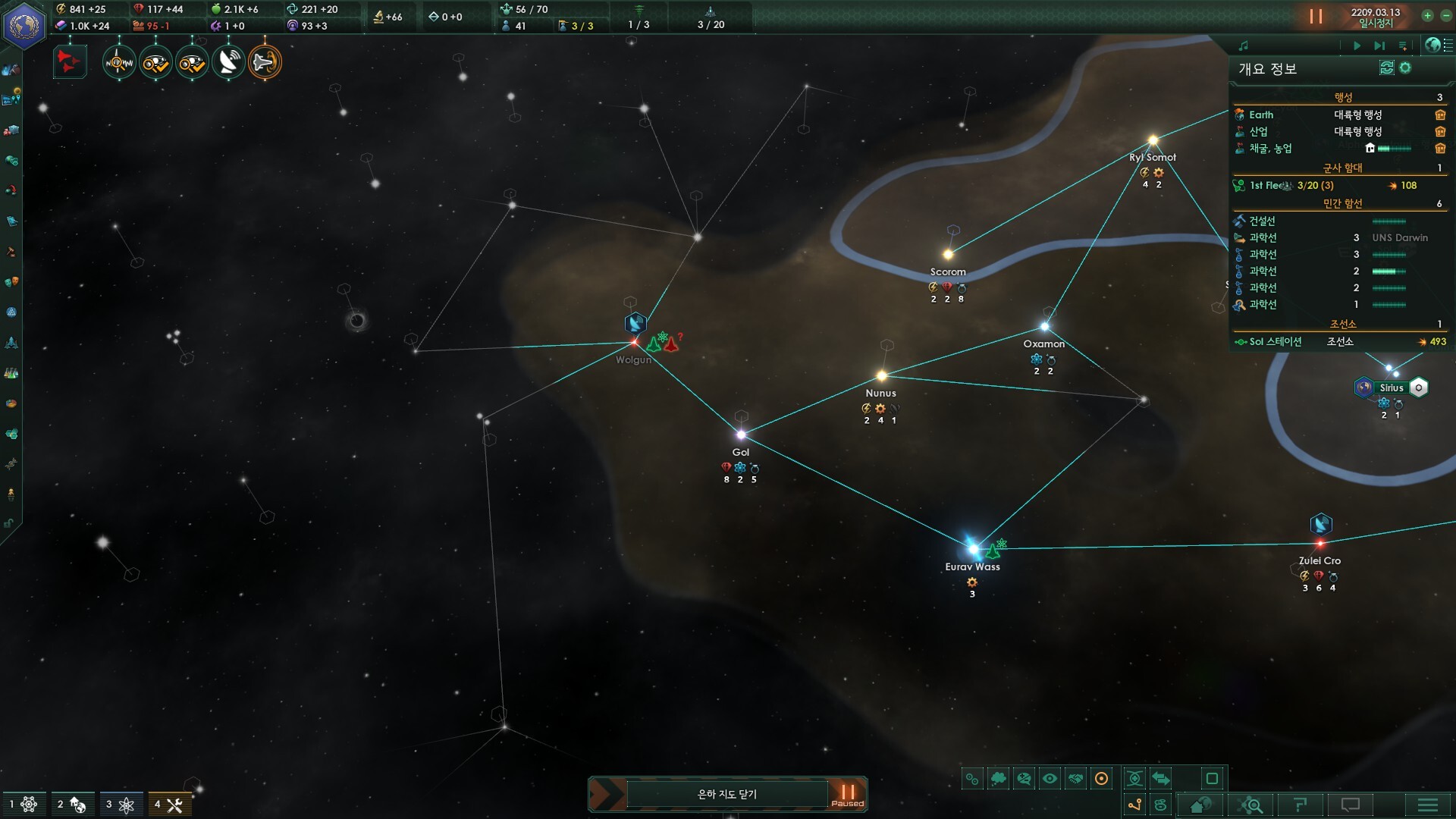
Task: Increase game speed with the plus button
Action: tap(1427, 15)
